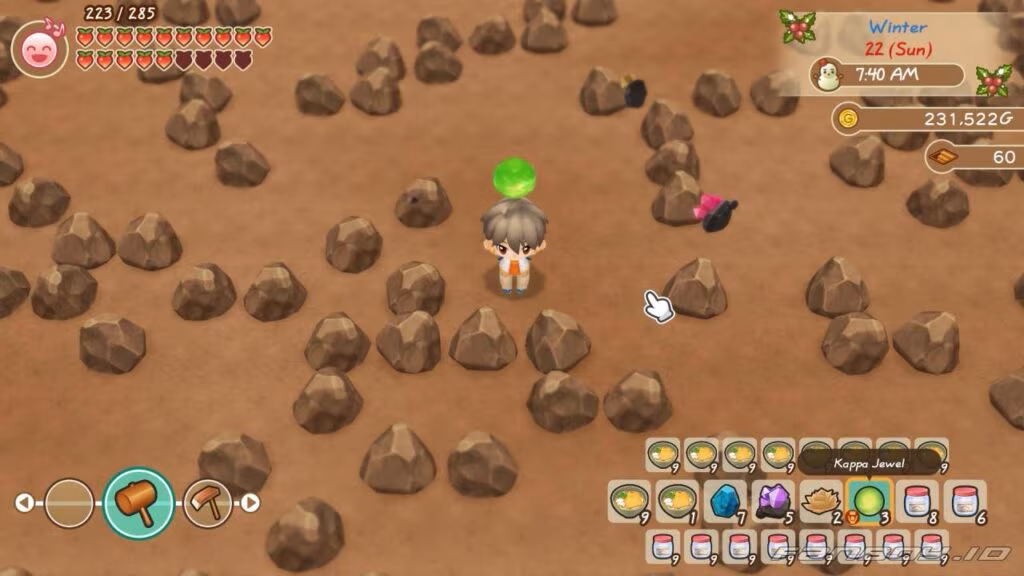Image resolution: width=1024 pixels, height=576 pixels.
Task: Click the left arrow of tool selector
Action: tap(24, 503)
